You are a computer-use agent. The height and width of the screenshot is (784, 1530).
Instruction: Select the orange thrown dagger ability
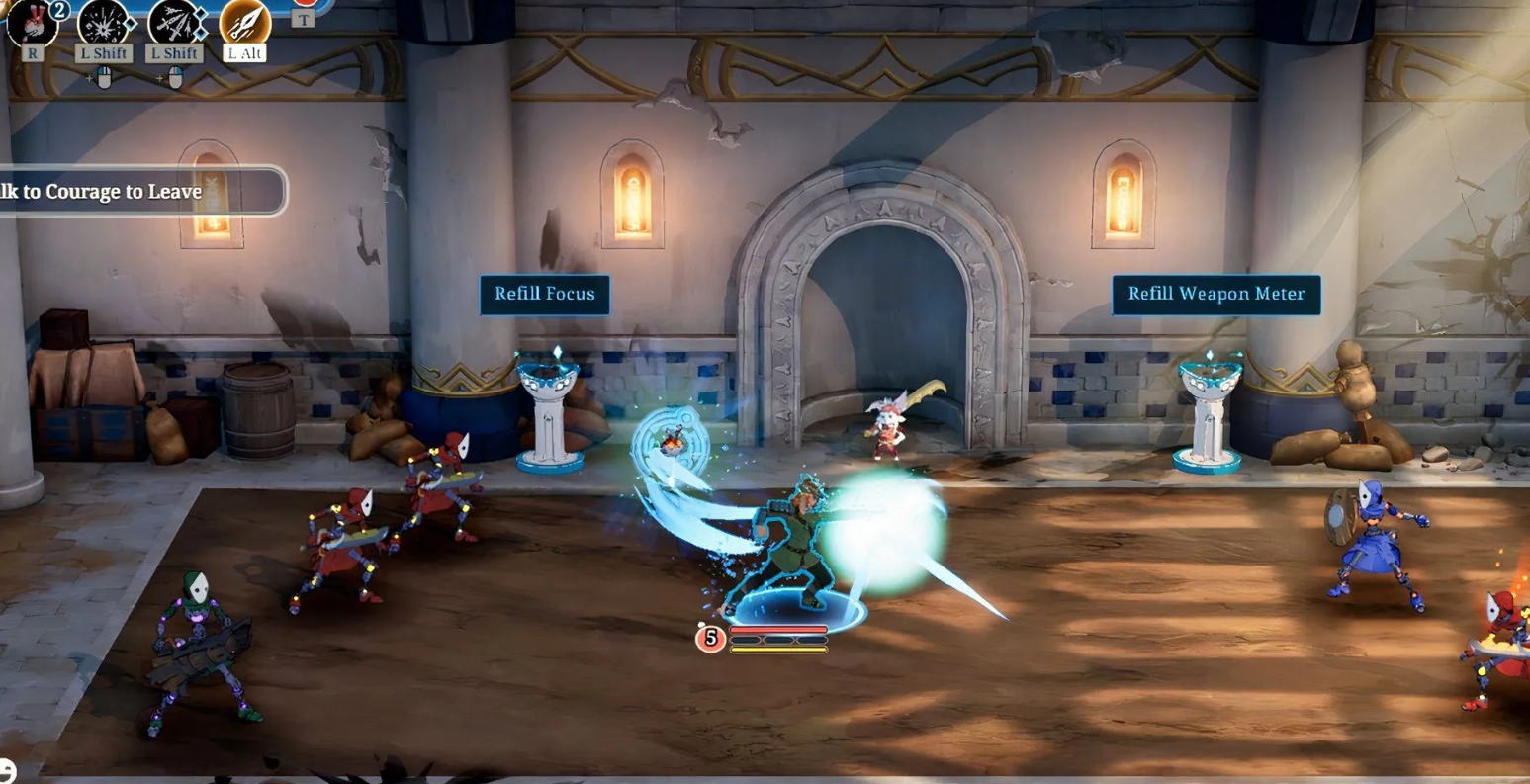tap(244, 22)
